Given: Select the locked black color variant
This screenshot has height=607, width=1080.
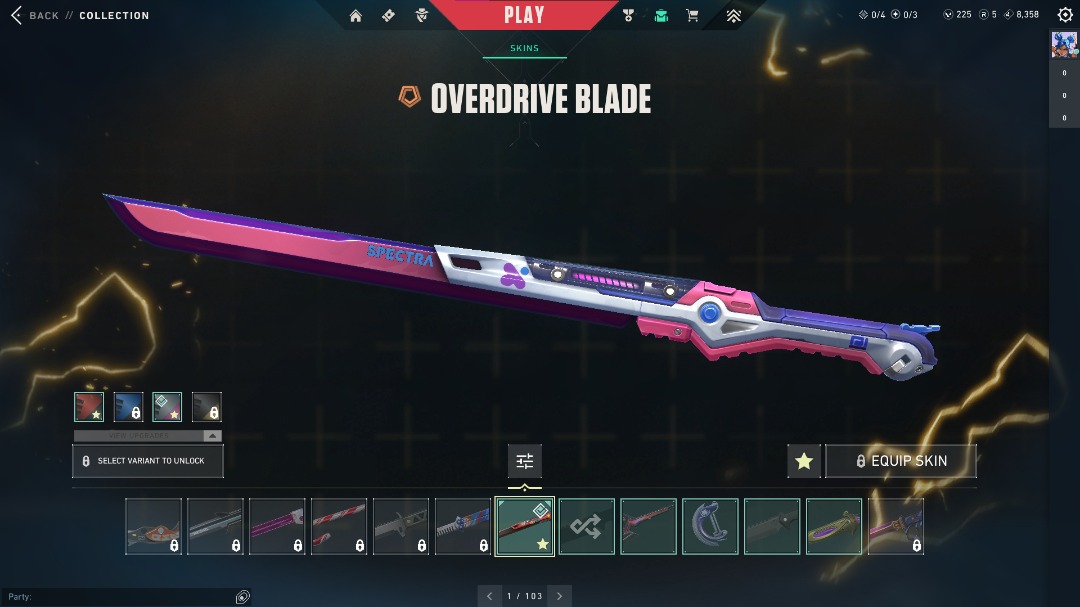Looking at the screenshot, I should tap(206, 407).
